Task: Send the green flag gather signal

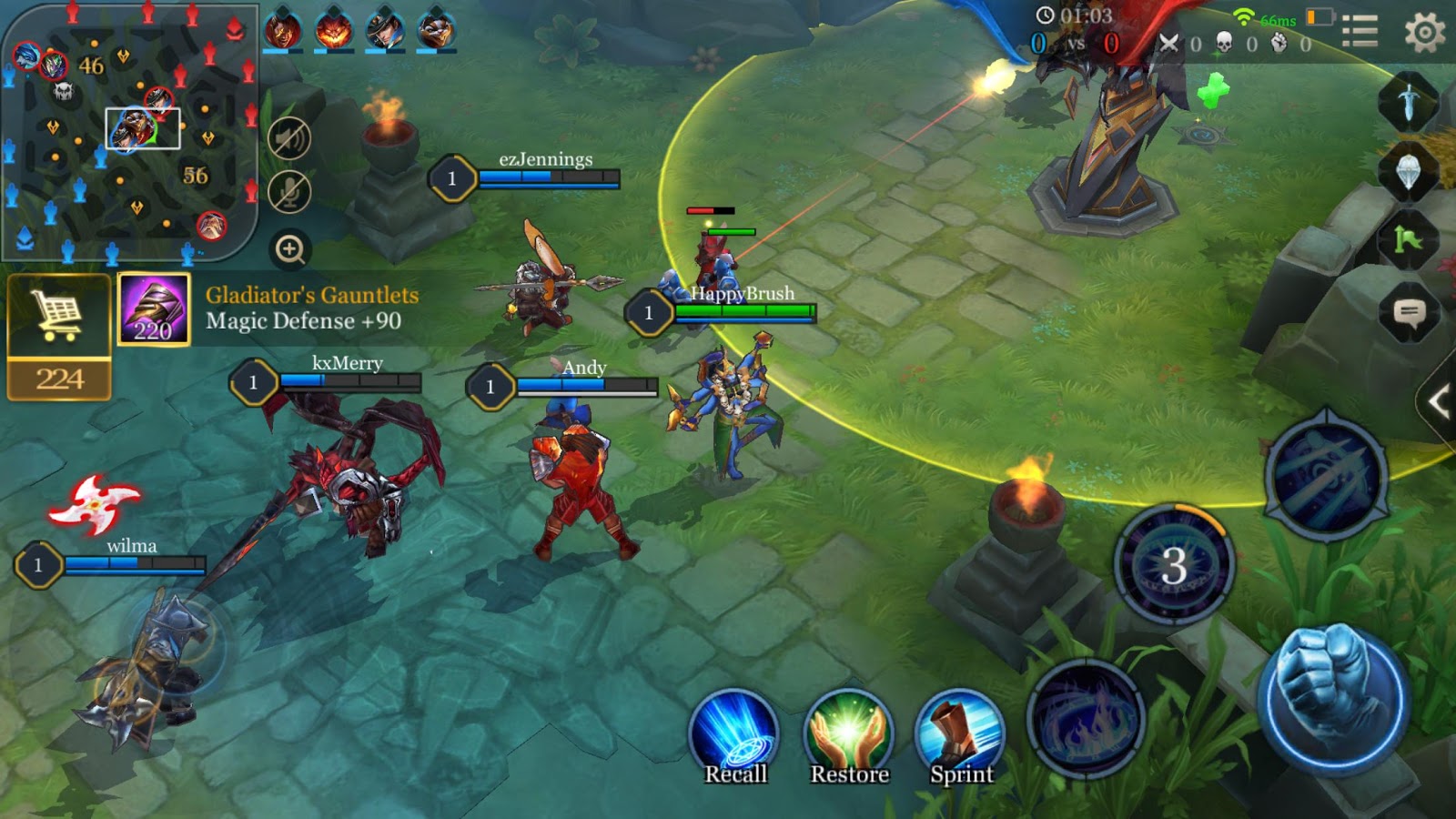Action: (1408, 240)
